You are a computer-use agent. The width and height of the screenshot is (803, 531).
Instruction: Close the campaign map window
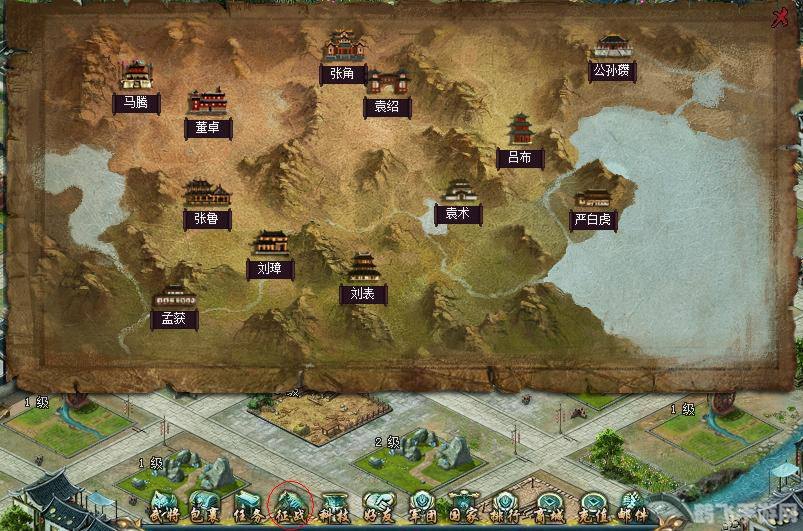pos(780,19)
